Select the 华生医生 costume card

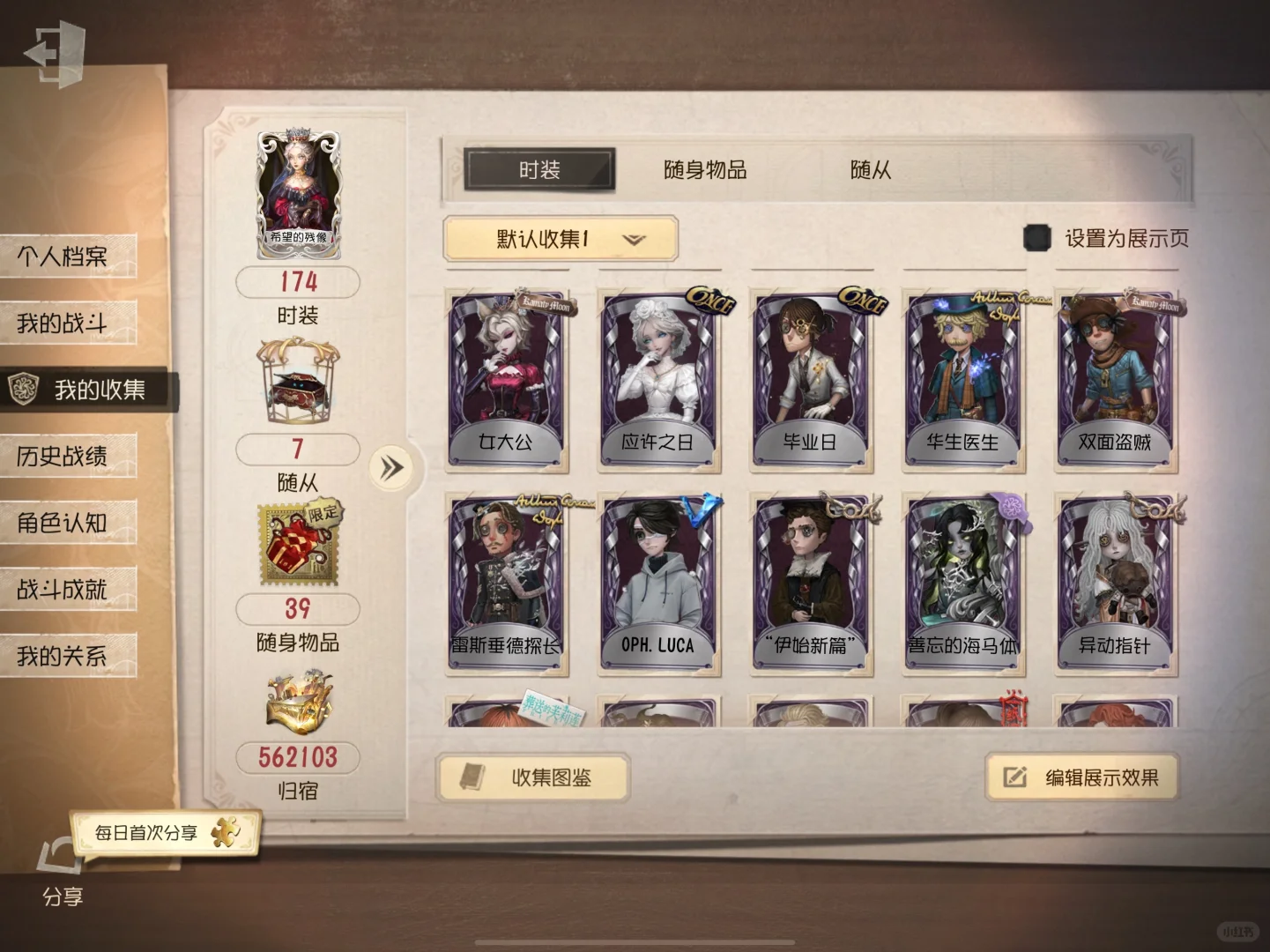coord(962,379)
